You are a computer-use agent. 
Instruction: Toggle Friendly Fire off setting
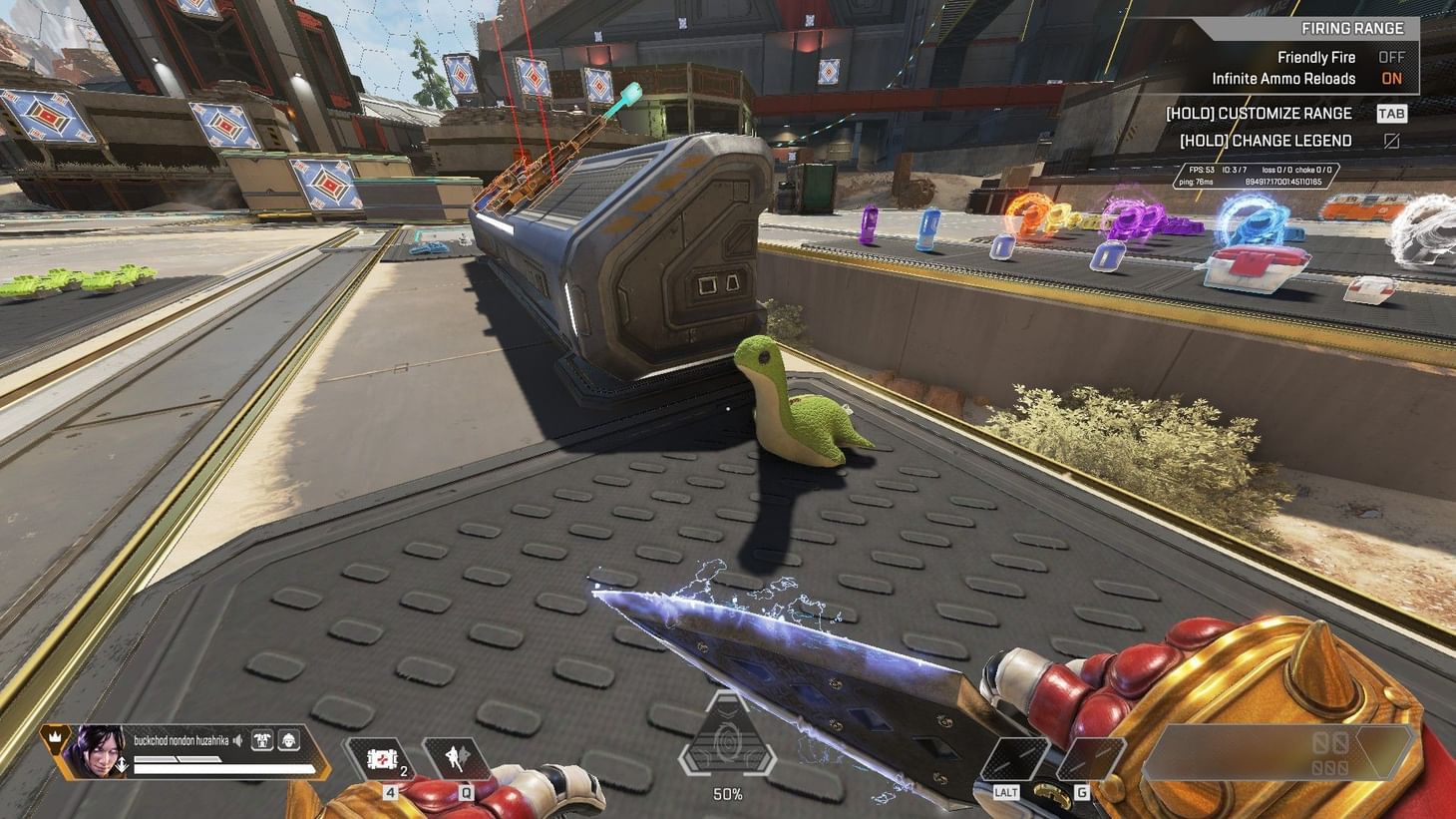click(x=1392, y=57)
